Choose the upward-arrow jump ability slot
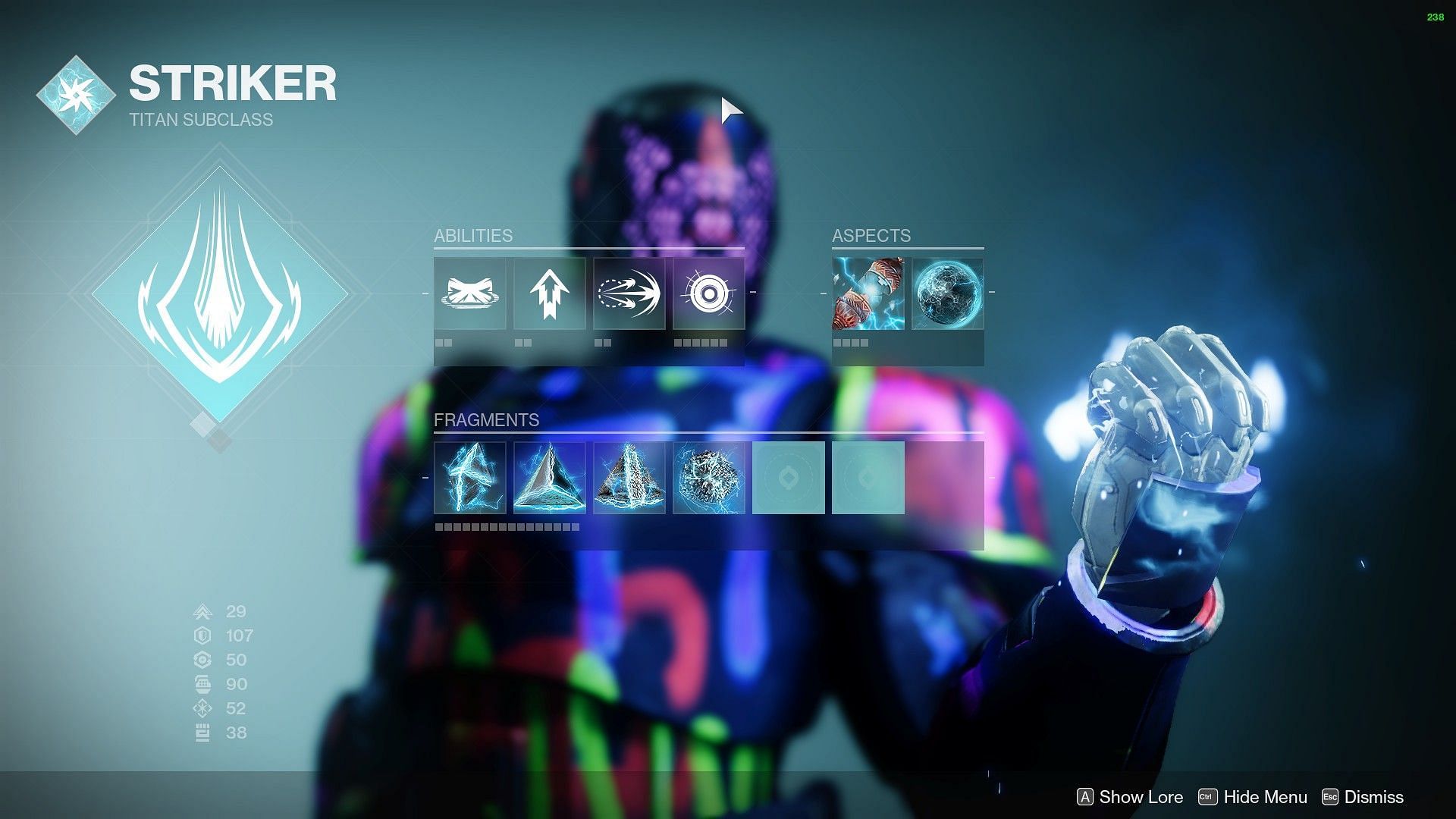The width and height of the screenshot is (1456, 819). click(550, 293)
